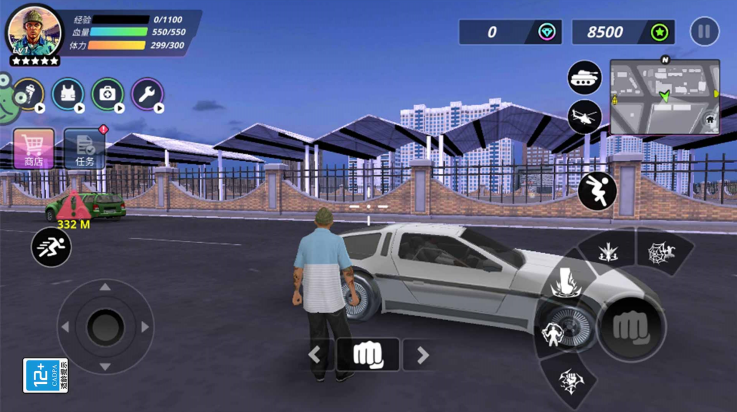Screen dimensions: 737x412
Task: Punch with the large fist attack button
Action: tap(630, 325)
